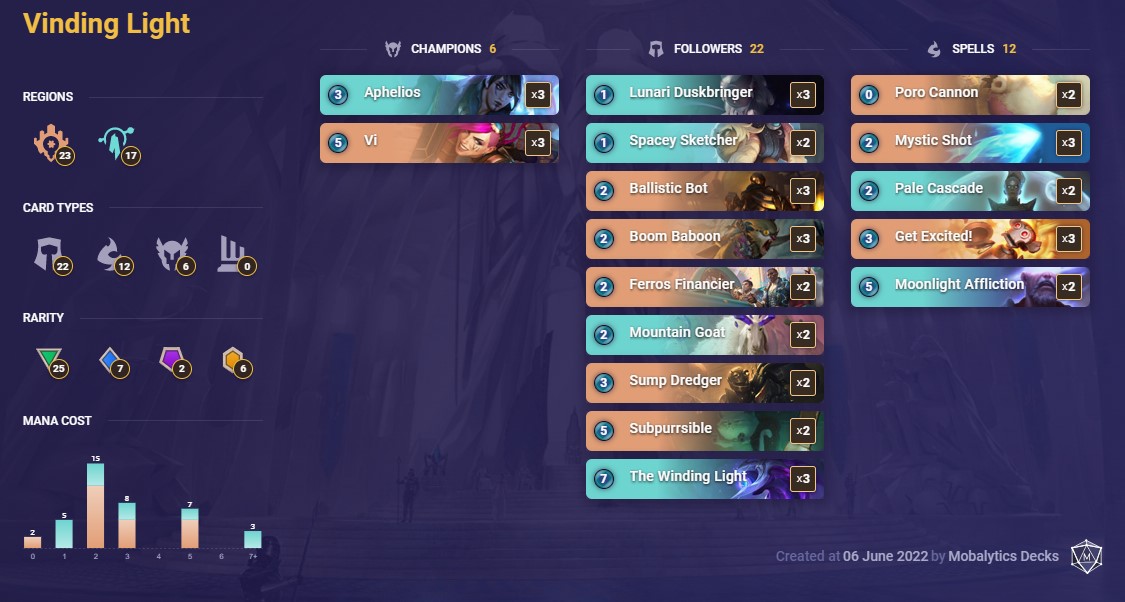The width and height of the screenshot is (1125, 602).
Task: Select the Subpurrsible follower card
Action: (704, 431)
